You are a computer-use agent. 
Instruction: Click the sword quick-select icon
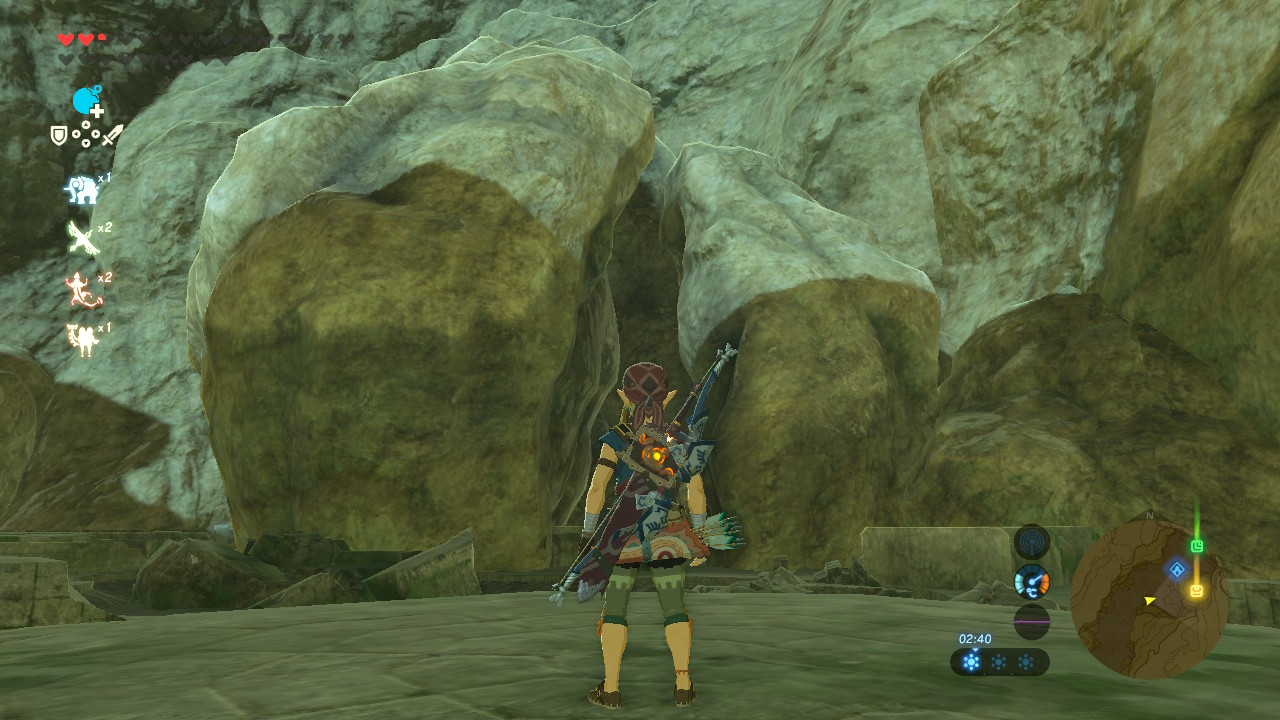pos(111,134)
